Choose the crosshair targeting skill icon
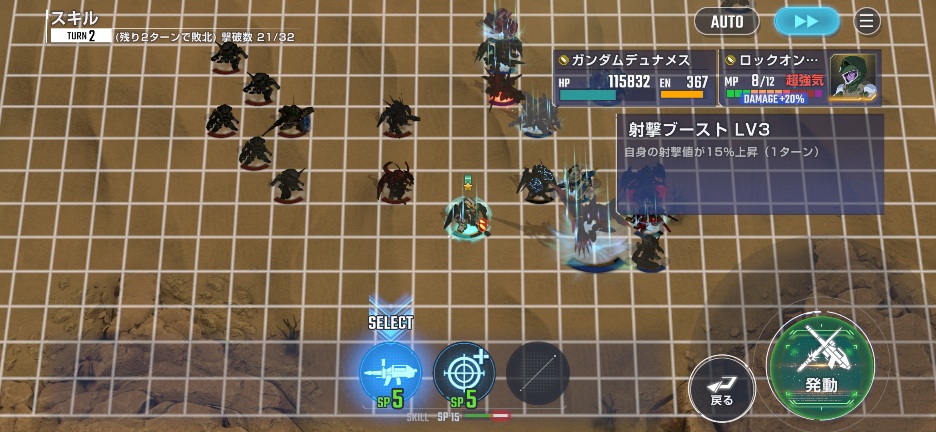This screenshot has width=936, height=432. (x=464, y=373)
